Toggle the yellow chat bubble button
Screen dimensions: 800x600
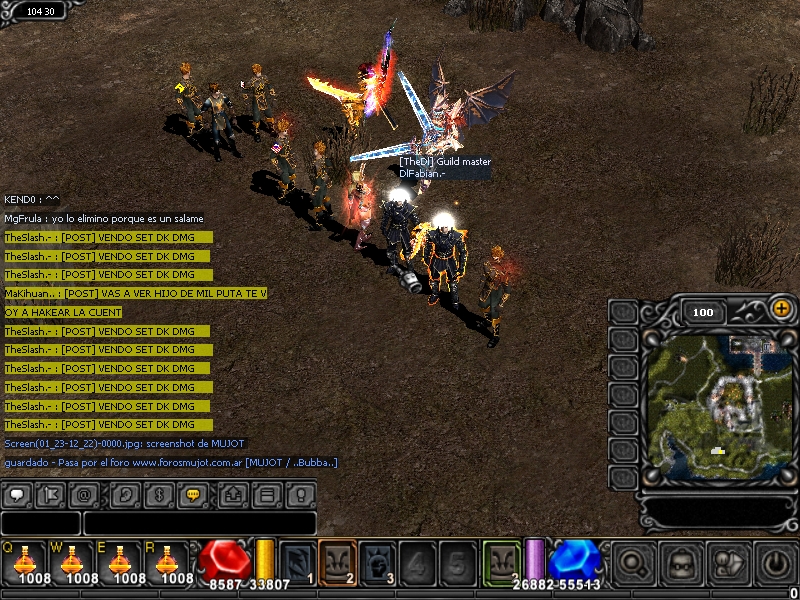194,494
